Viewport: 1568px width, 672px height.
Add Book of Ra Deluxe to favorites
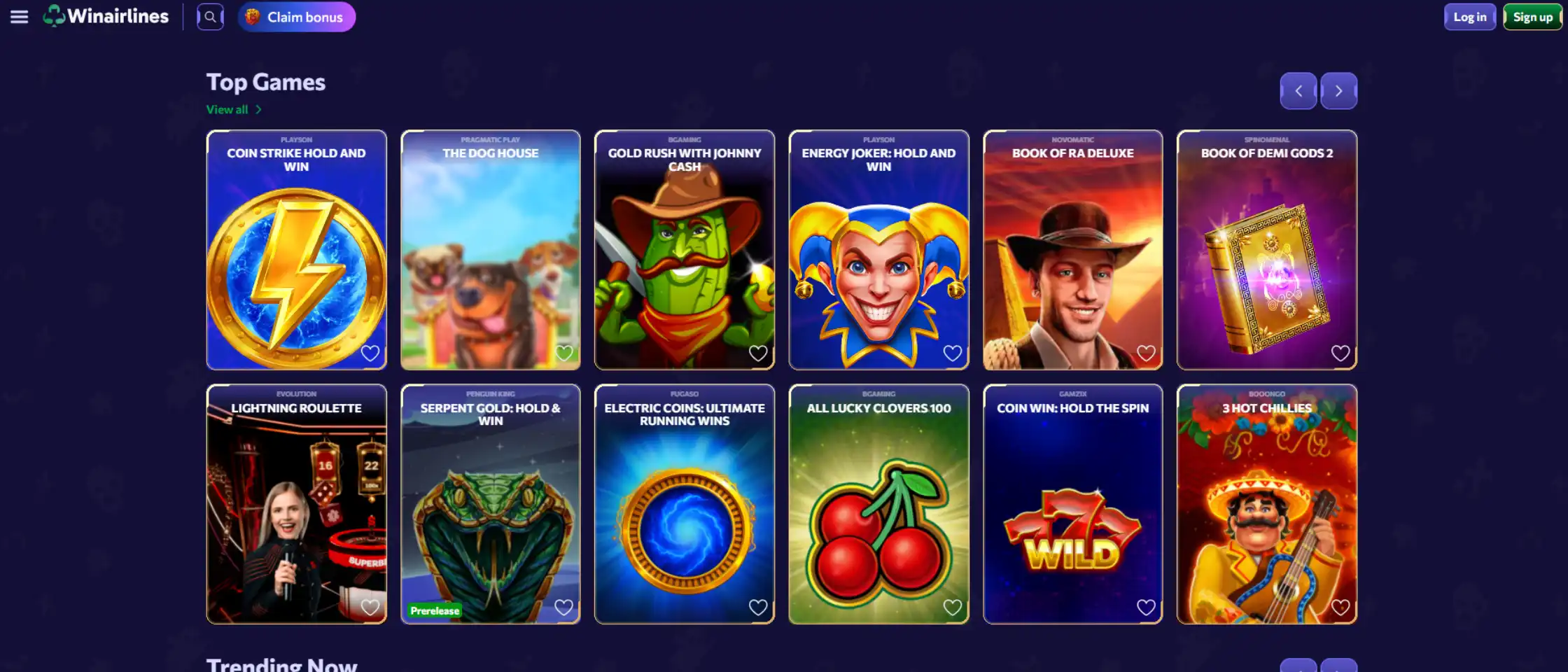(x=1146, y=353)
